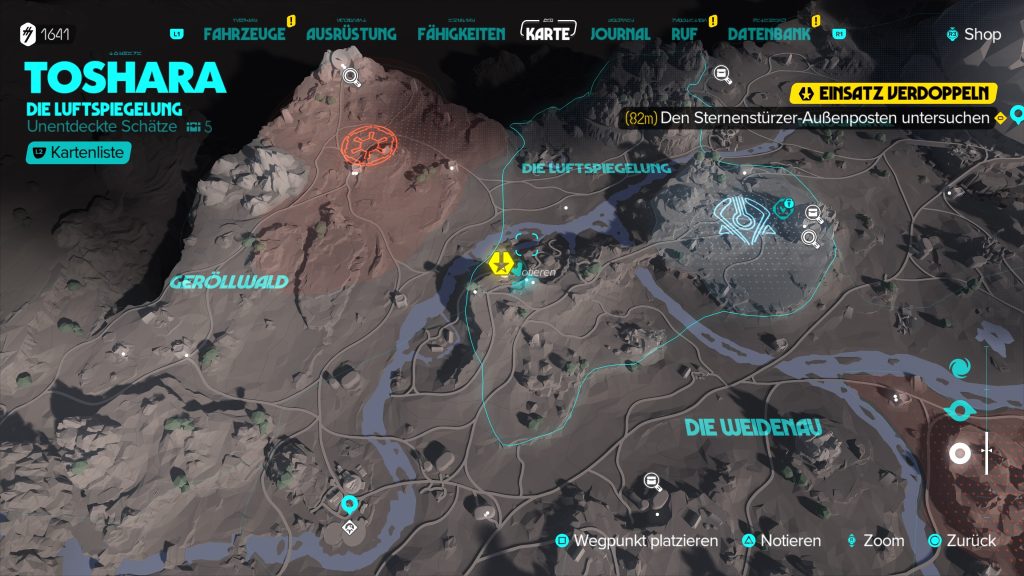Select the cyan location pin marker
Screen dimensions: 1024x576
pyautogui.click(x=350, y=504)
